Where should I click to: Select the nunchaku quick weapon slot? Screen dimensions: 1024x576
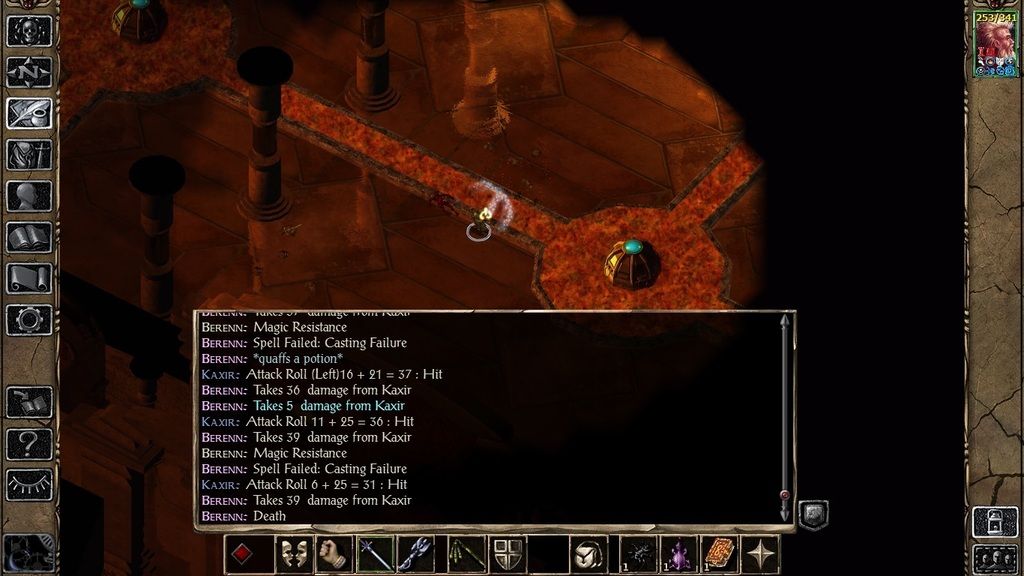click(460, 555)
